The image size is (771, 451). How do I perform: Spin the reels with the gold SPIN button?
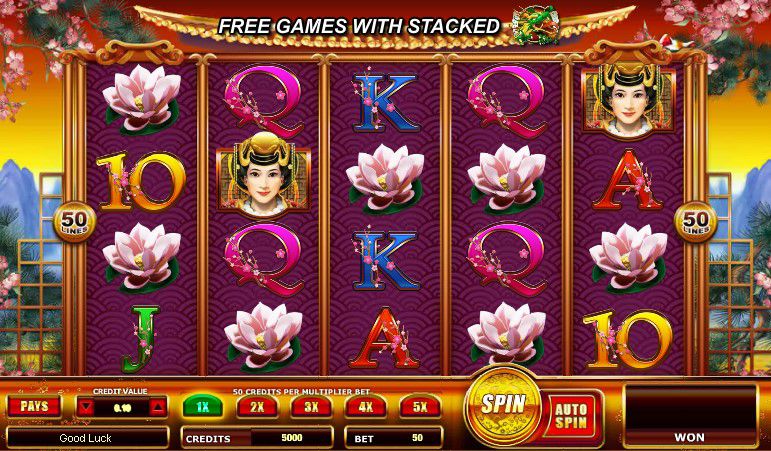[502, 404]
